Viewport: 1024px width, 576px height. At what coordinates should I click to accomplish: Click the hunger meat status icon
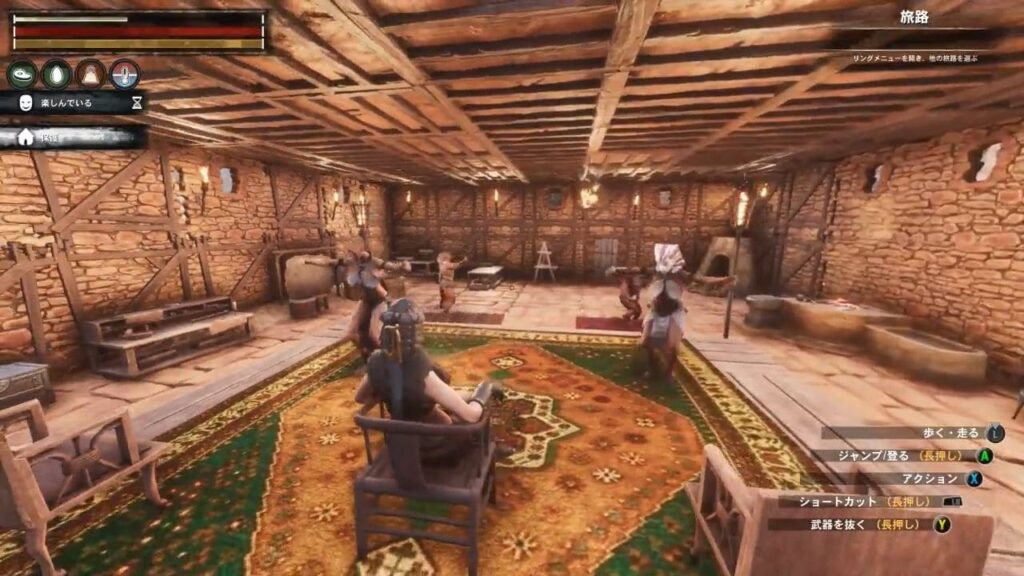pos(22,74)
